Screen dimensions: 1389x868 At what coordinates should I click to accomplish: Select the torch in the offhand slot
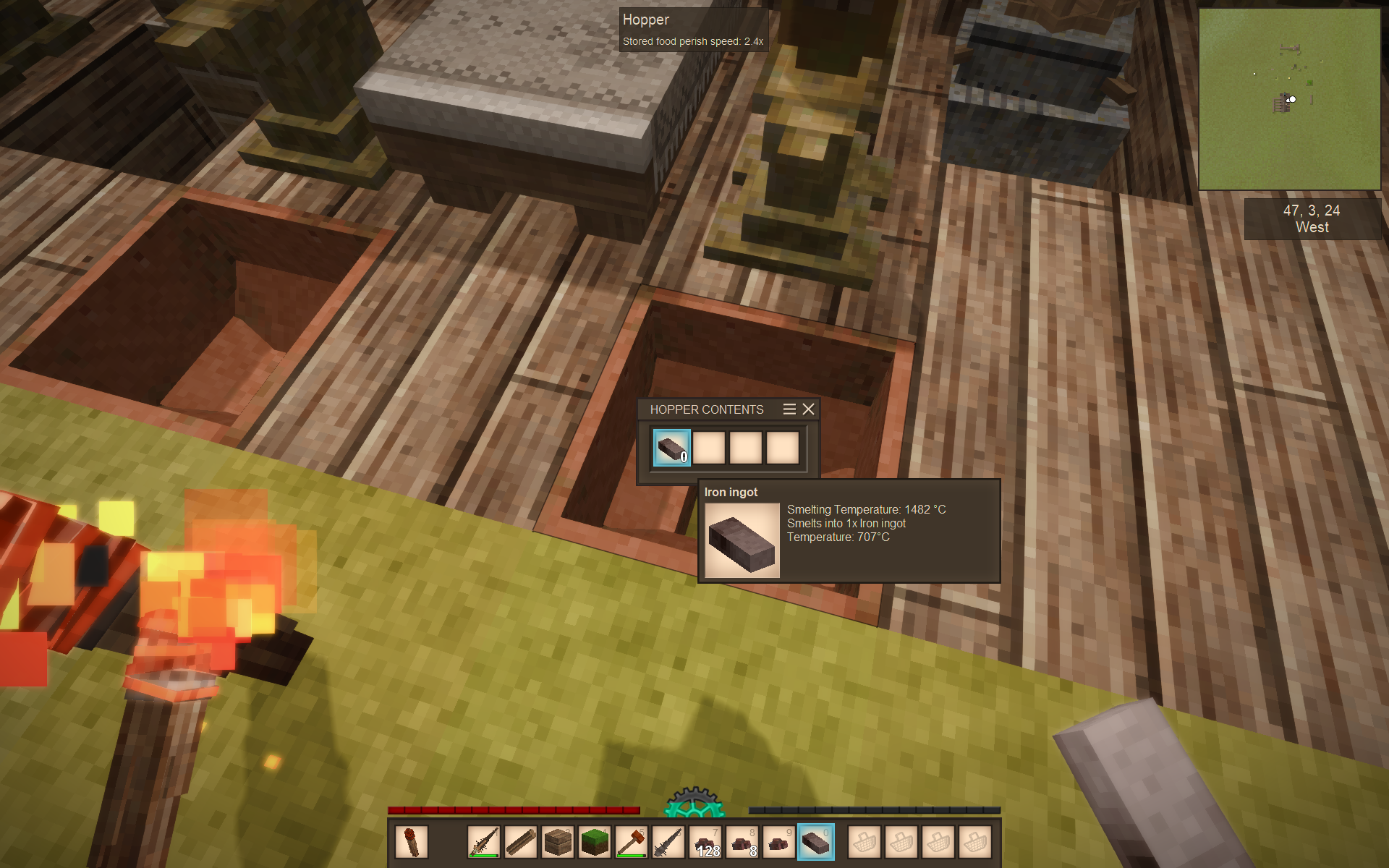412,842
